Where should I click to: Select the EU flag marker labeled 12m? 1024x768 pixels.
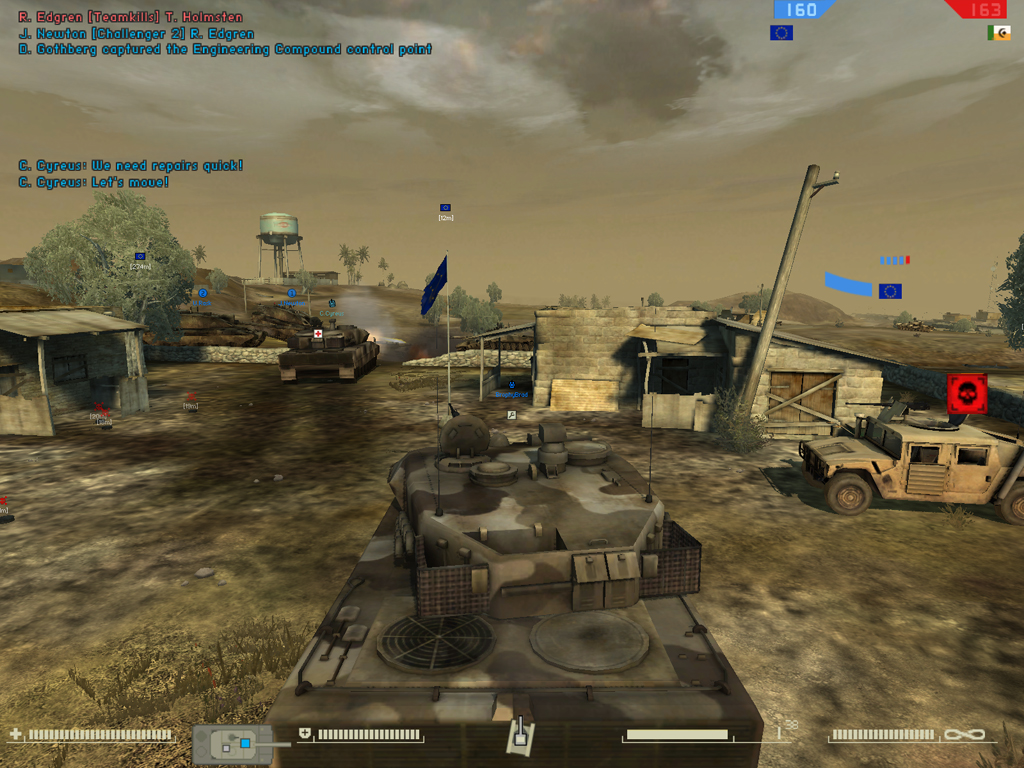pos(445,208)
